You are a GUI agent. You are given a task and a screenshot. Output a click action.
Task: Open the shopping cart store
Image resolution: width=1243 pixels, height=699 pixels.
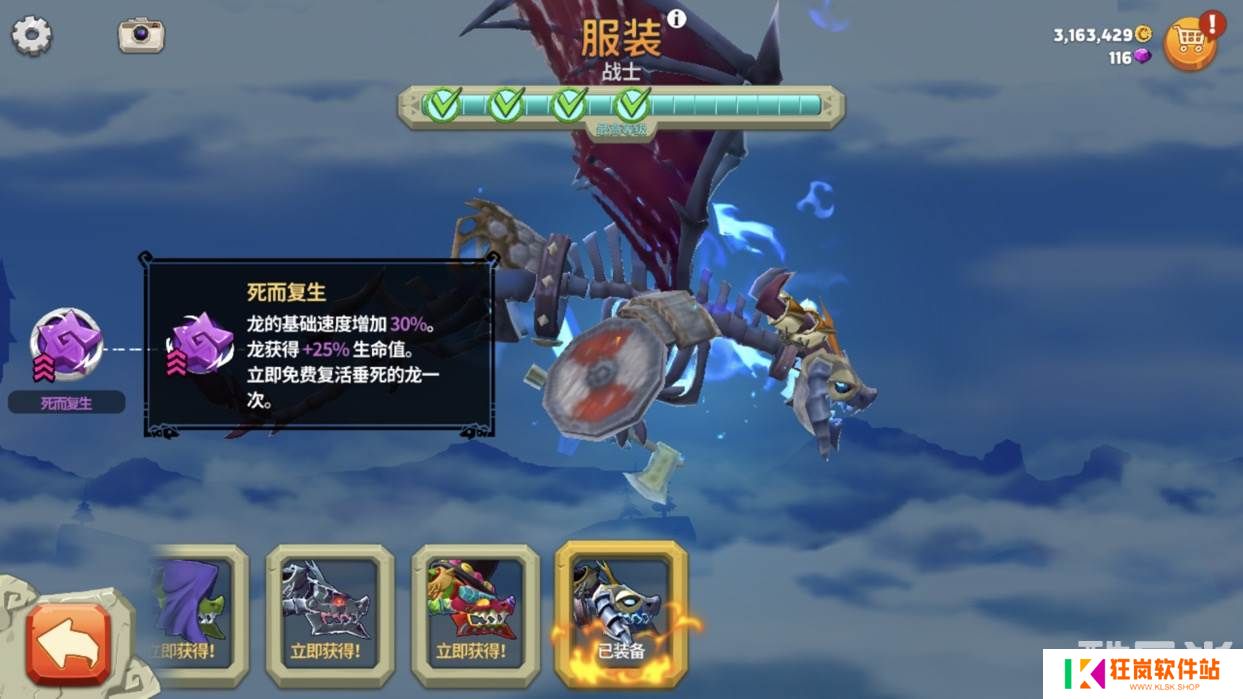tap(1189, 43)
